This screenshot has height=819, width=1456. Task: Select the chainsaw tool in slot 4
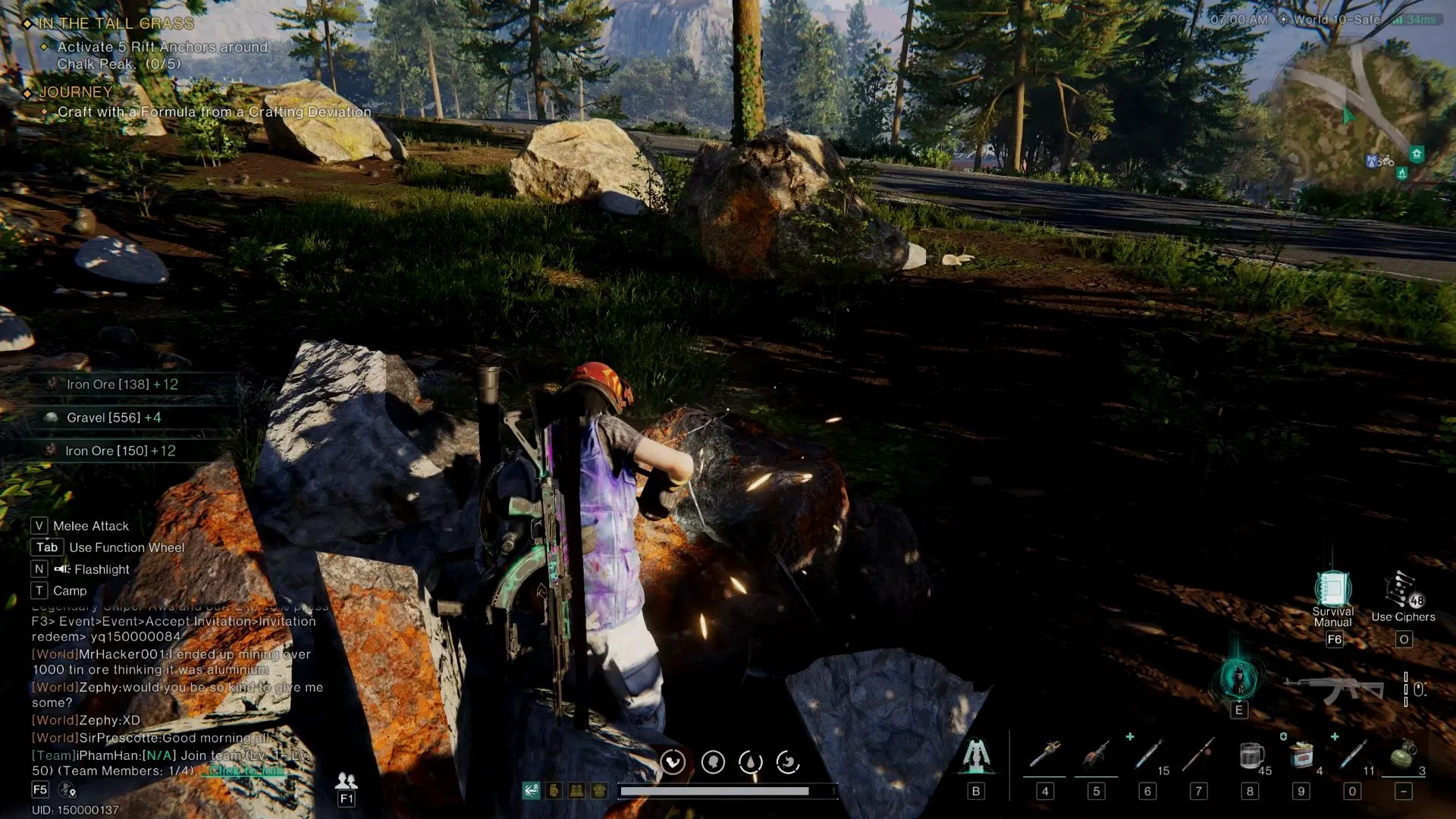(x=1045, y=755)
